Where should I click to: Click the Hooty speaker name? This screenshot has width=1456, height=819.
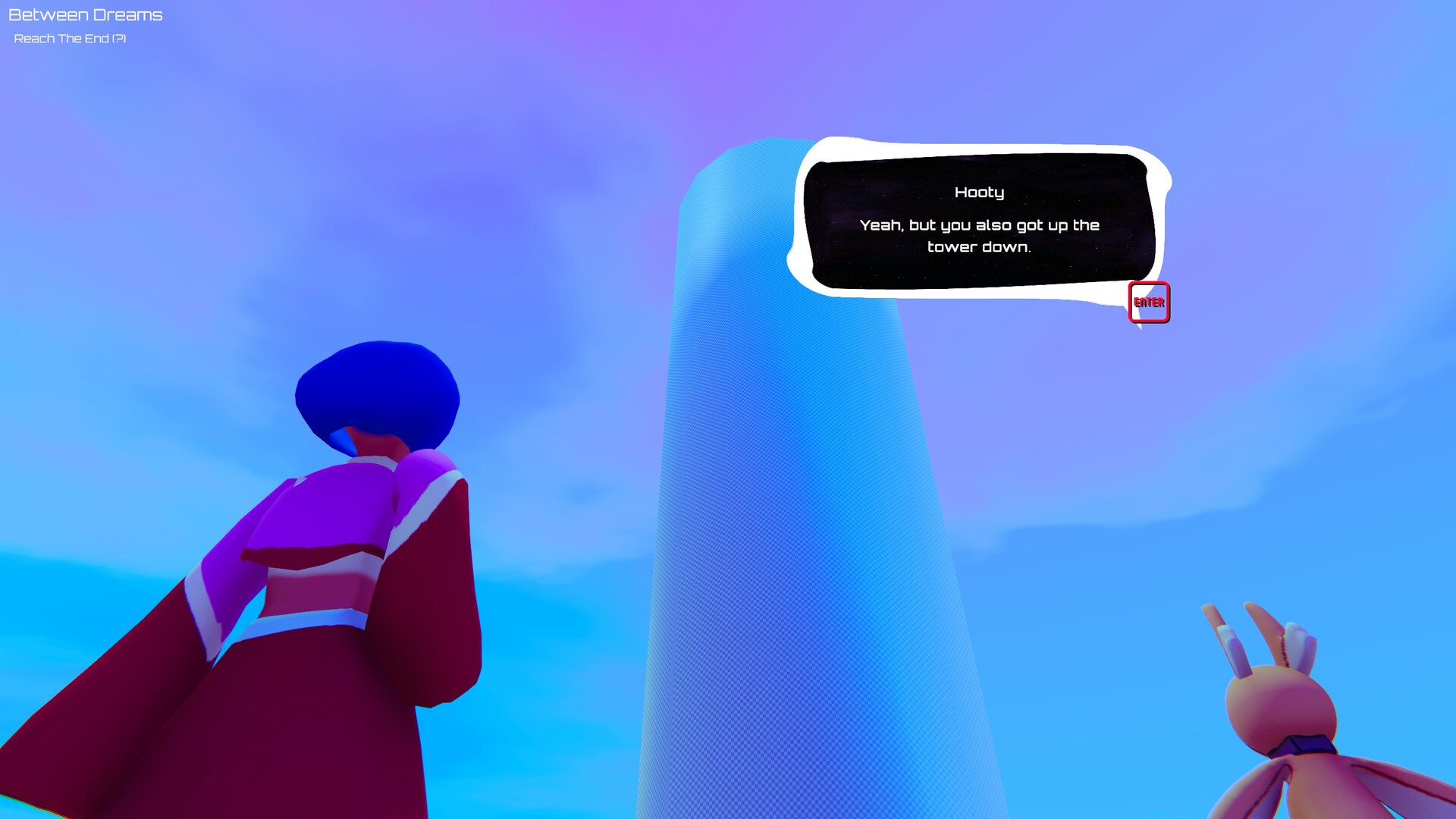point(979,193)
